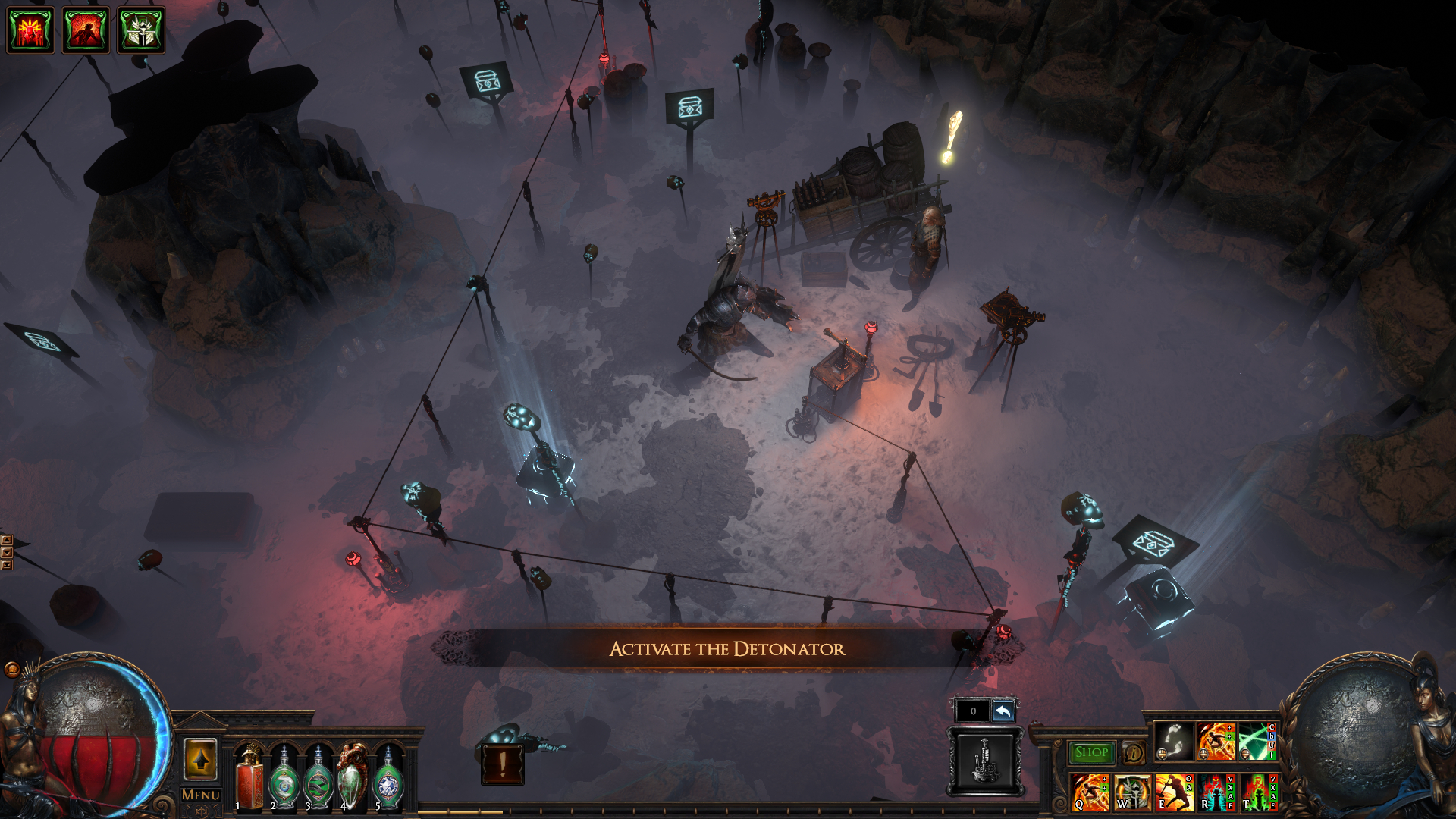
Task: Use the diamond flask in slot 5
Action: click(x=388, y=777)
